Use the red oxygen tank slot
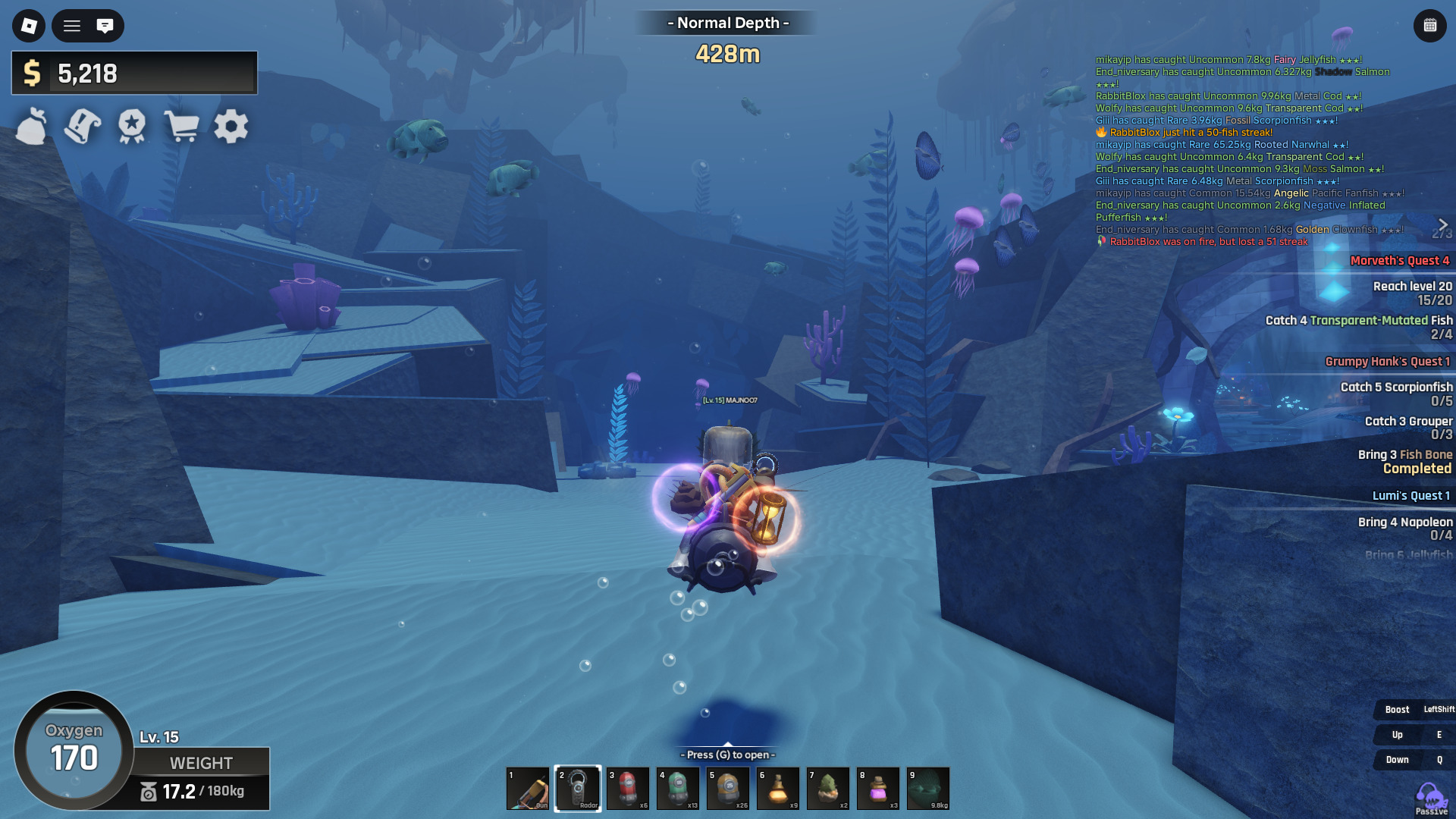1456x819 pixels. point(628,789)
